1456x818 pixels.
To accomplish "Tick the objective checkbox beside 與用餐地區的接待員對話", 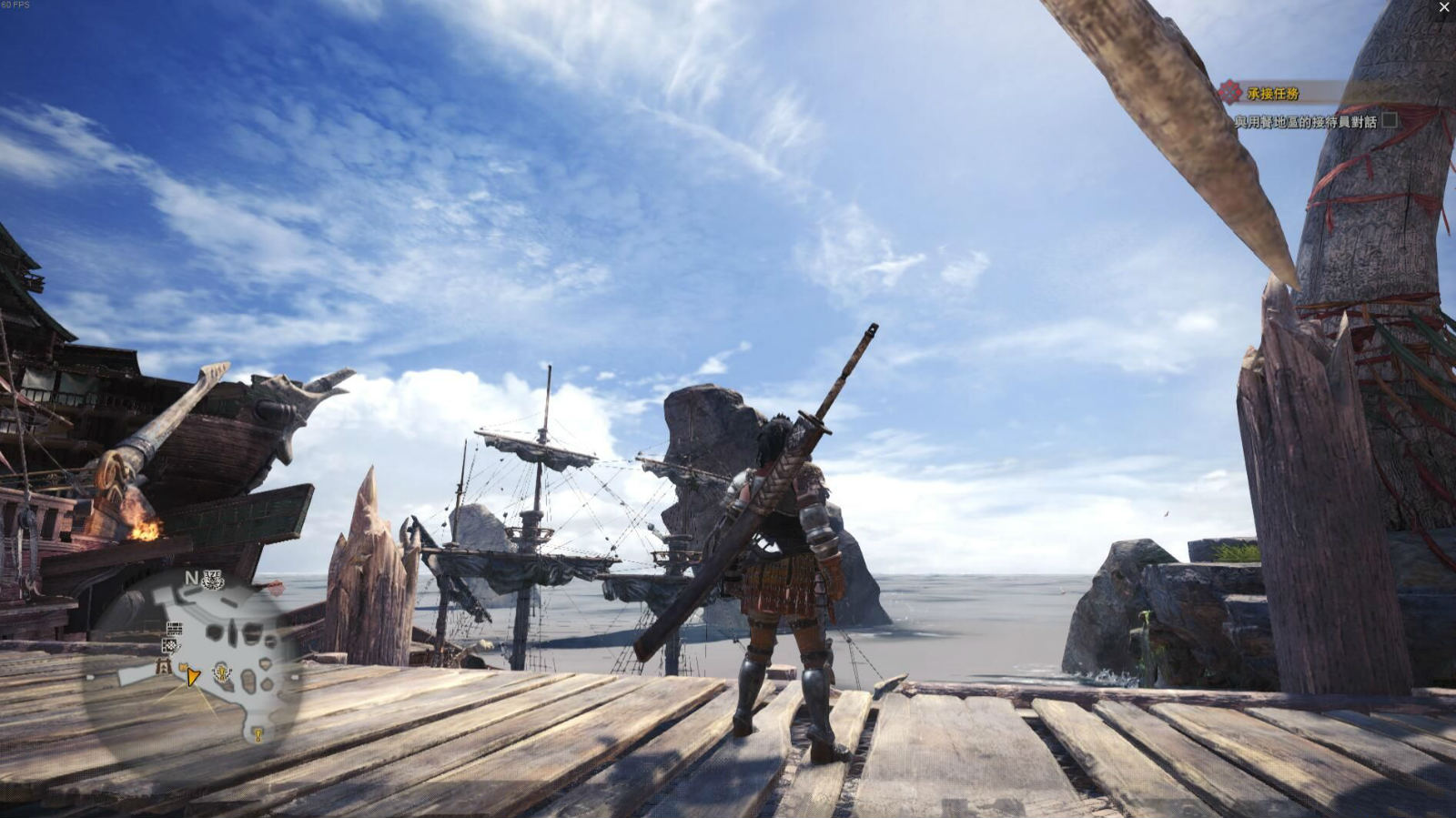I will 1390,119.
